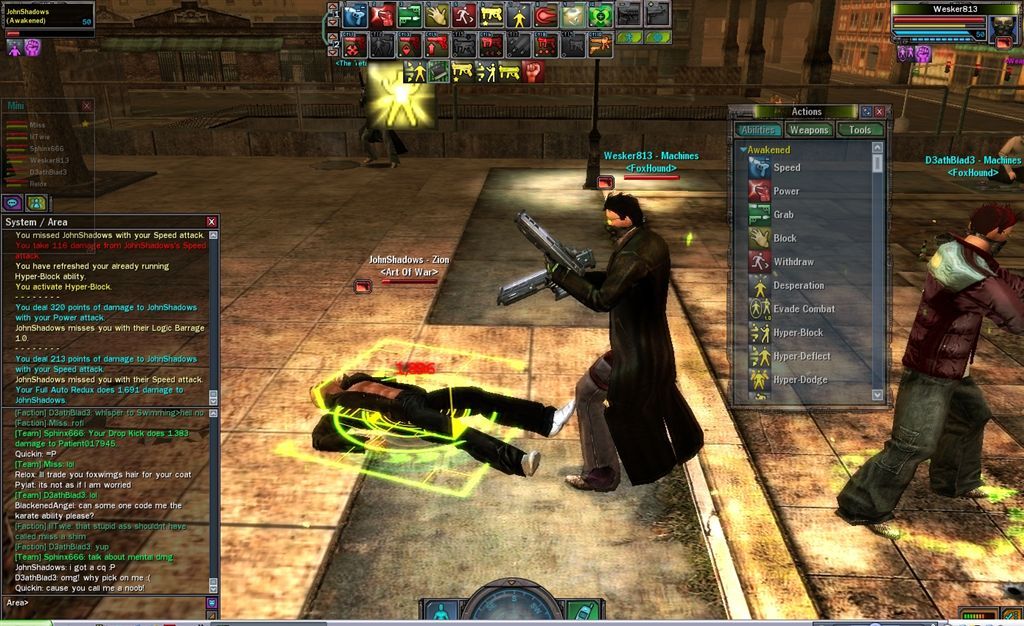Close the Actions window
The image size is (1024, 626).
[x=880, y=112]
